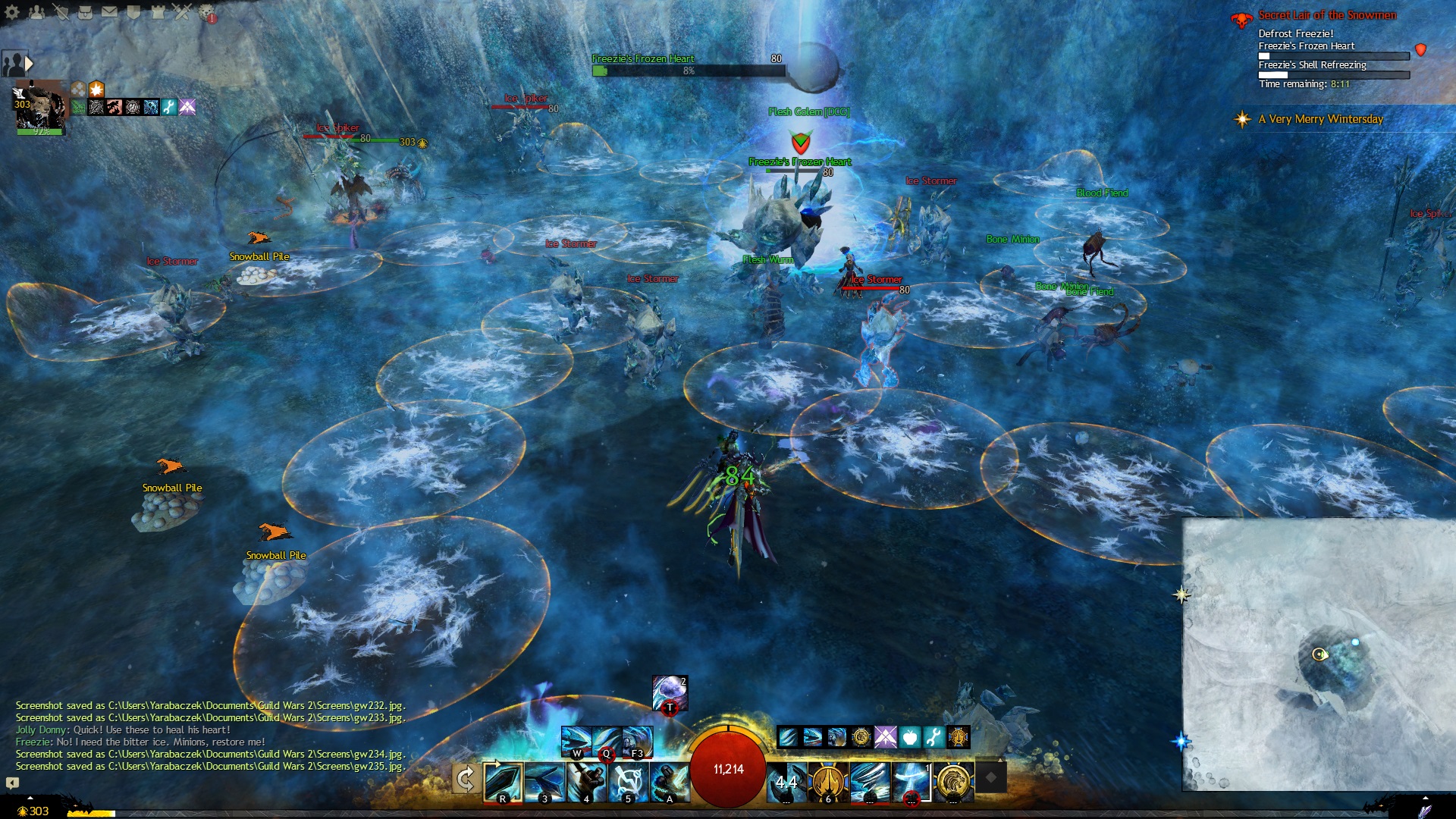1456x819 pixels.
Task: Open the World vs World castle icon
Action: [158, 11]
